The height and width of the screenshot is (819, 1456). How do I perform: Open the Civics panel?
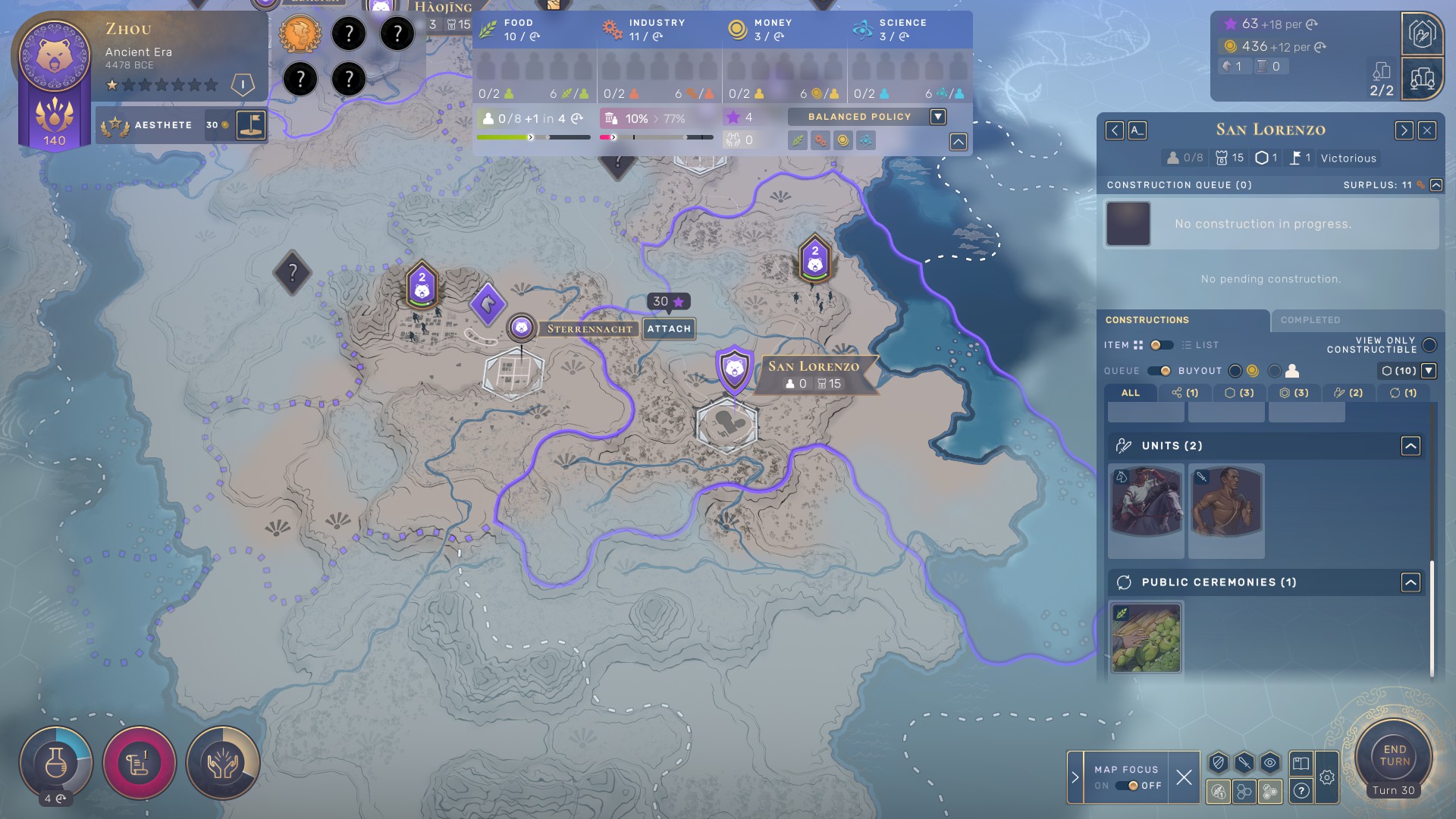point(139,764)
